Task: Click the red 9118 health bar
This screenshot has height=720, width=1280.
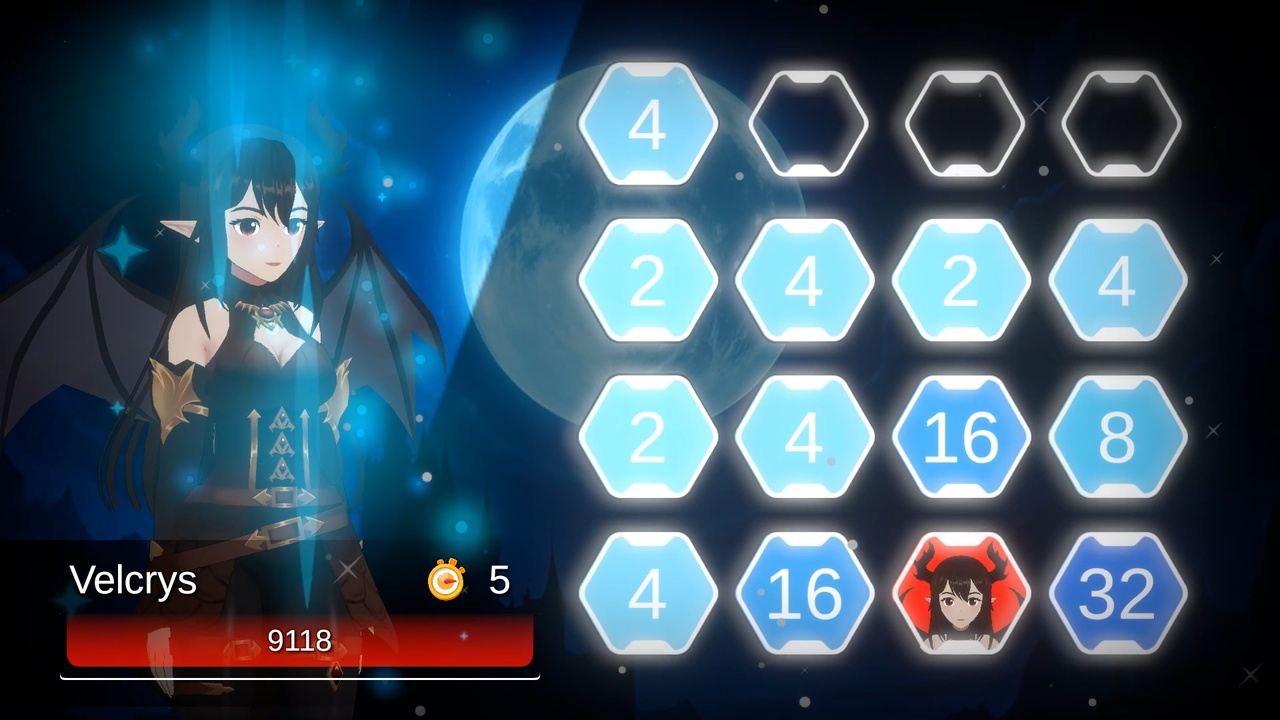Action: click(298, 641)
